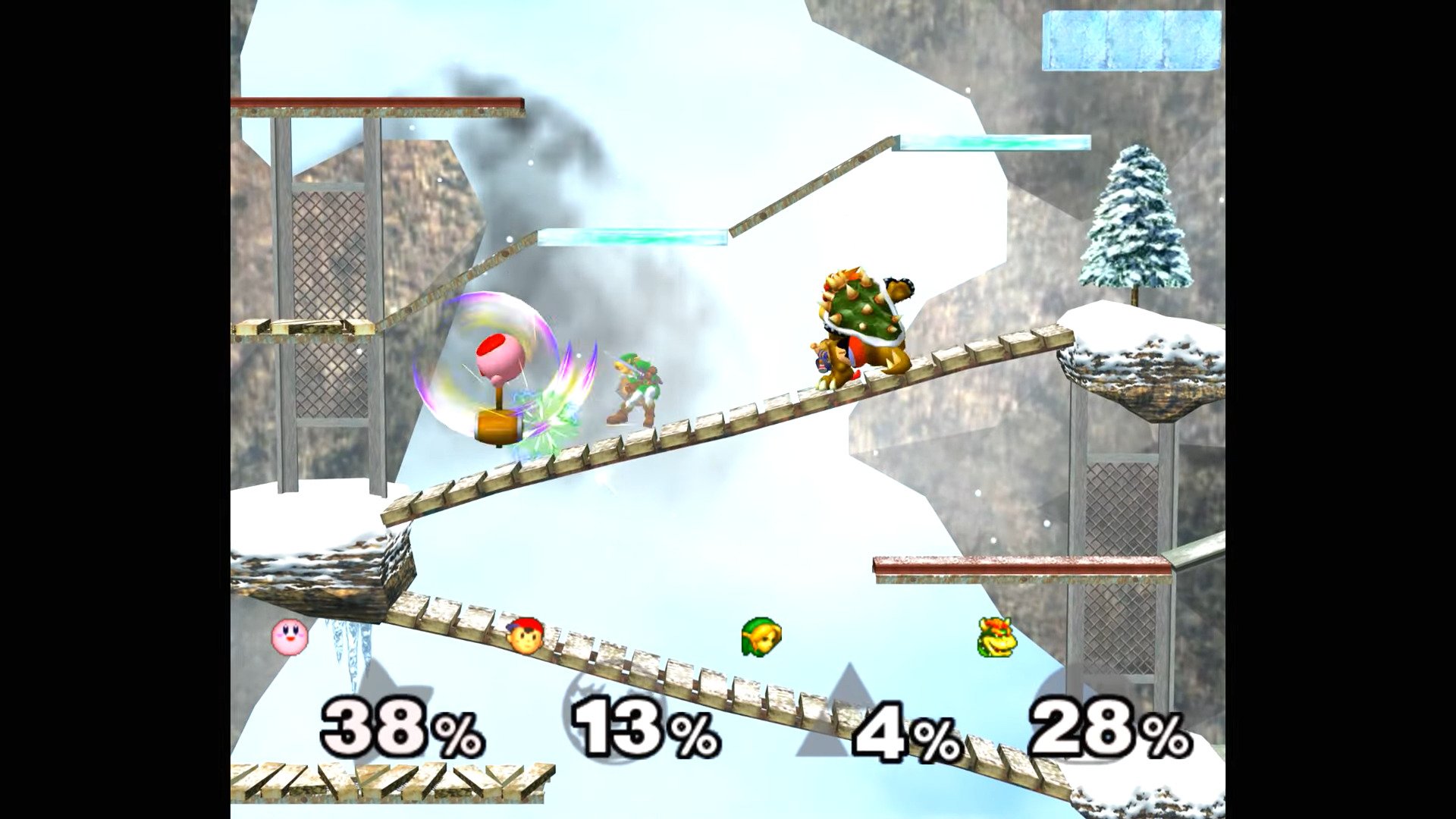The image size is (1456, 819).
Task: Click Kirby's stock icon
Action: [x=290, y=636]
